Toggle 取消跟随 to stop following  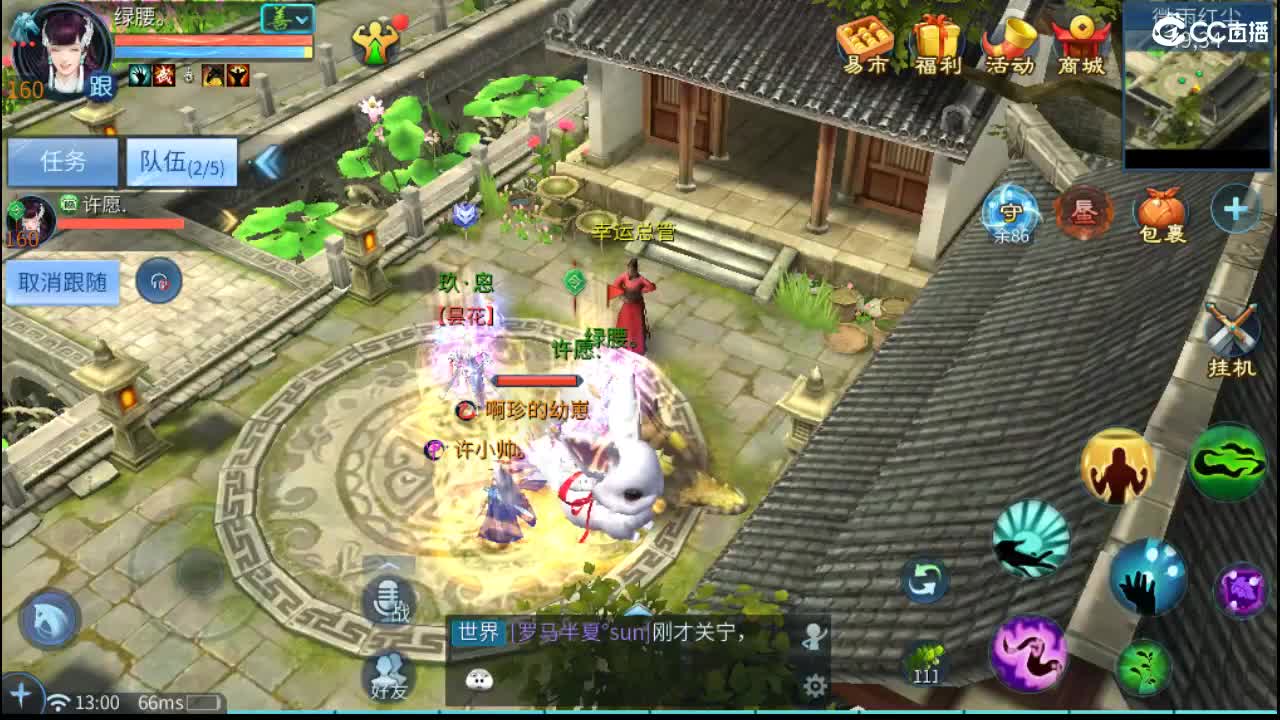coord(62,283)
